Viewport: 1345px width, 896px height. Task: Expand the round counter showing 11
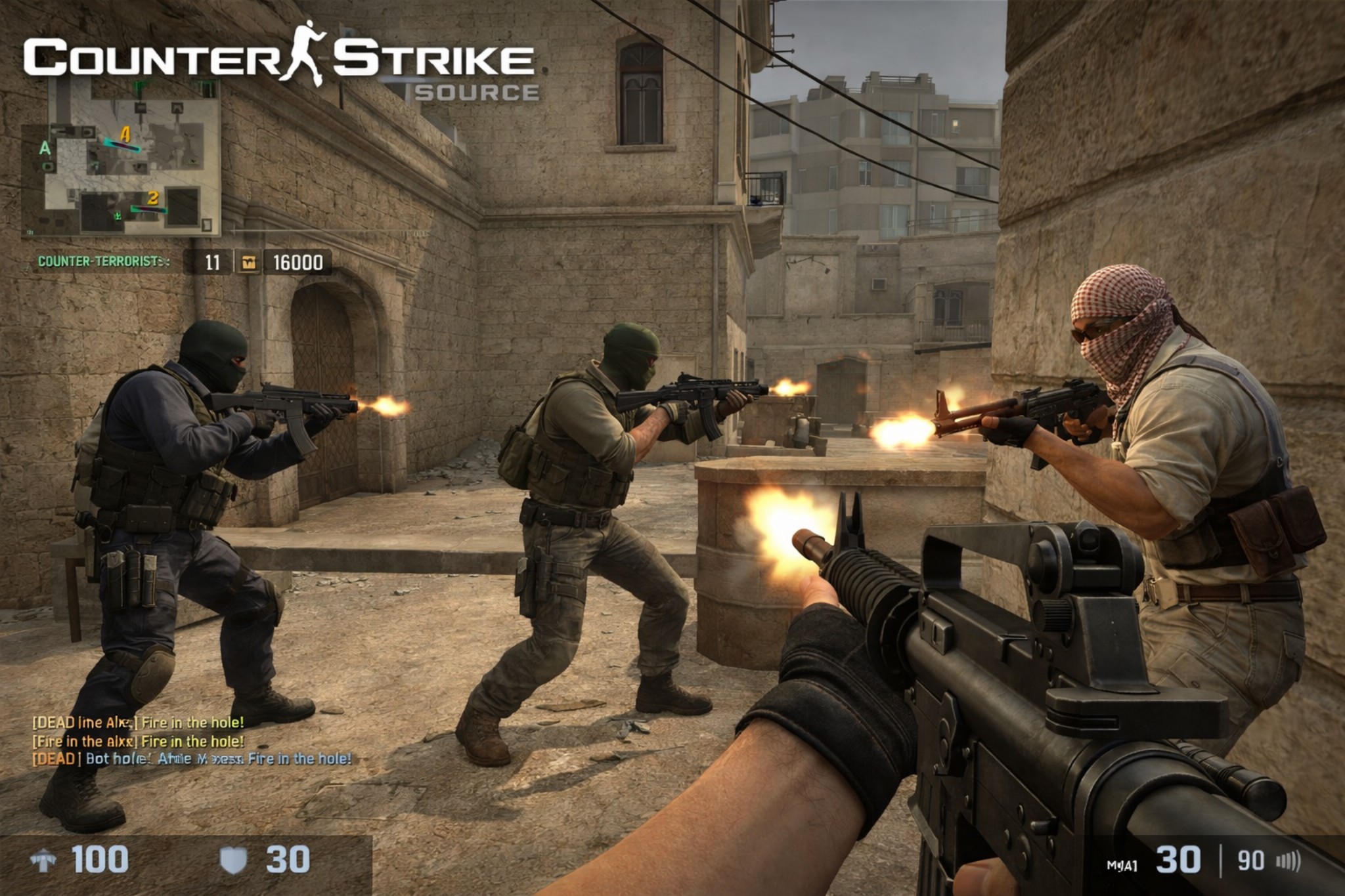coord(213,263)
